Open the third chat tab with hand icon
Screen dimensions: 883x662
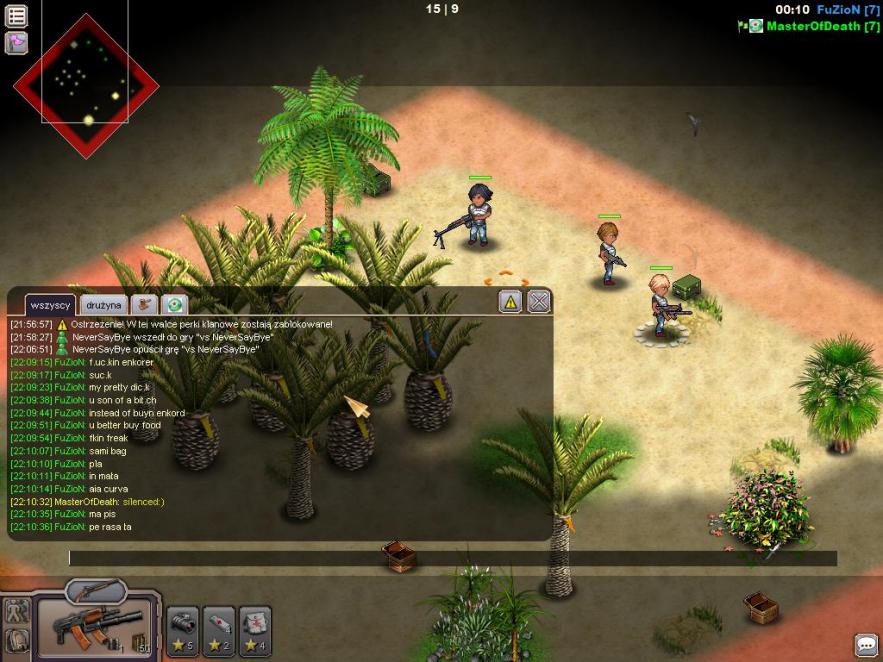145,304
